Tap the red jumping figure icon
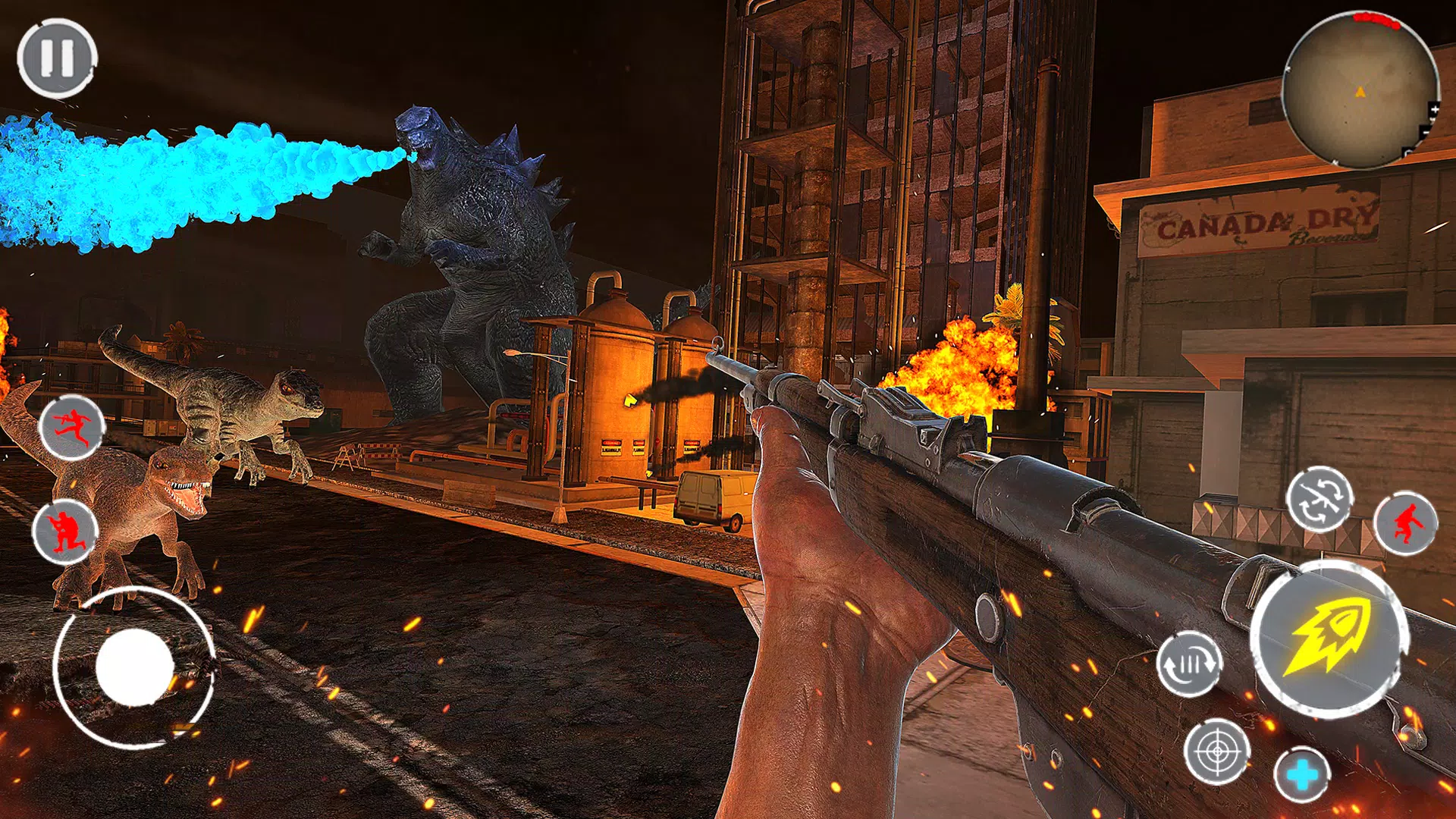 [x=1405, y=523]
